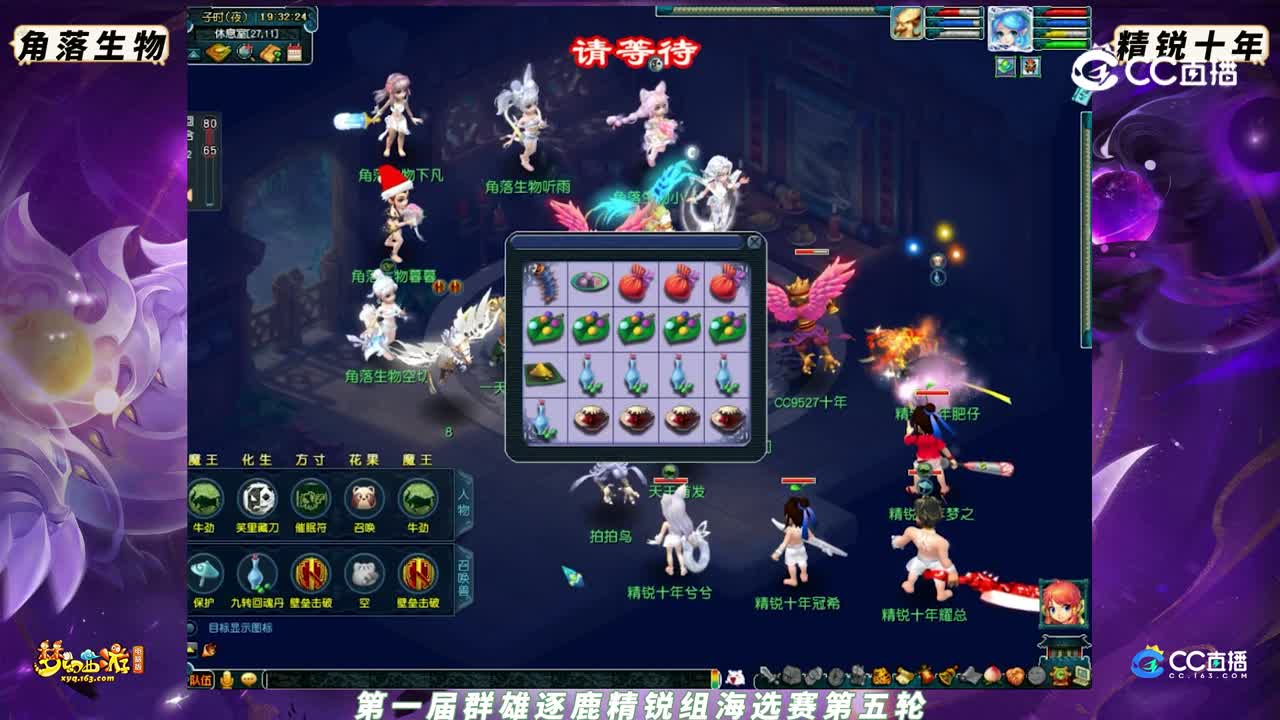Switch to the 人物 side tab

463,501
